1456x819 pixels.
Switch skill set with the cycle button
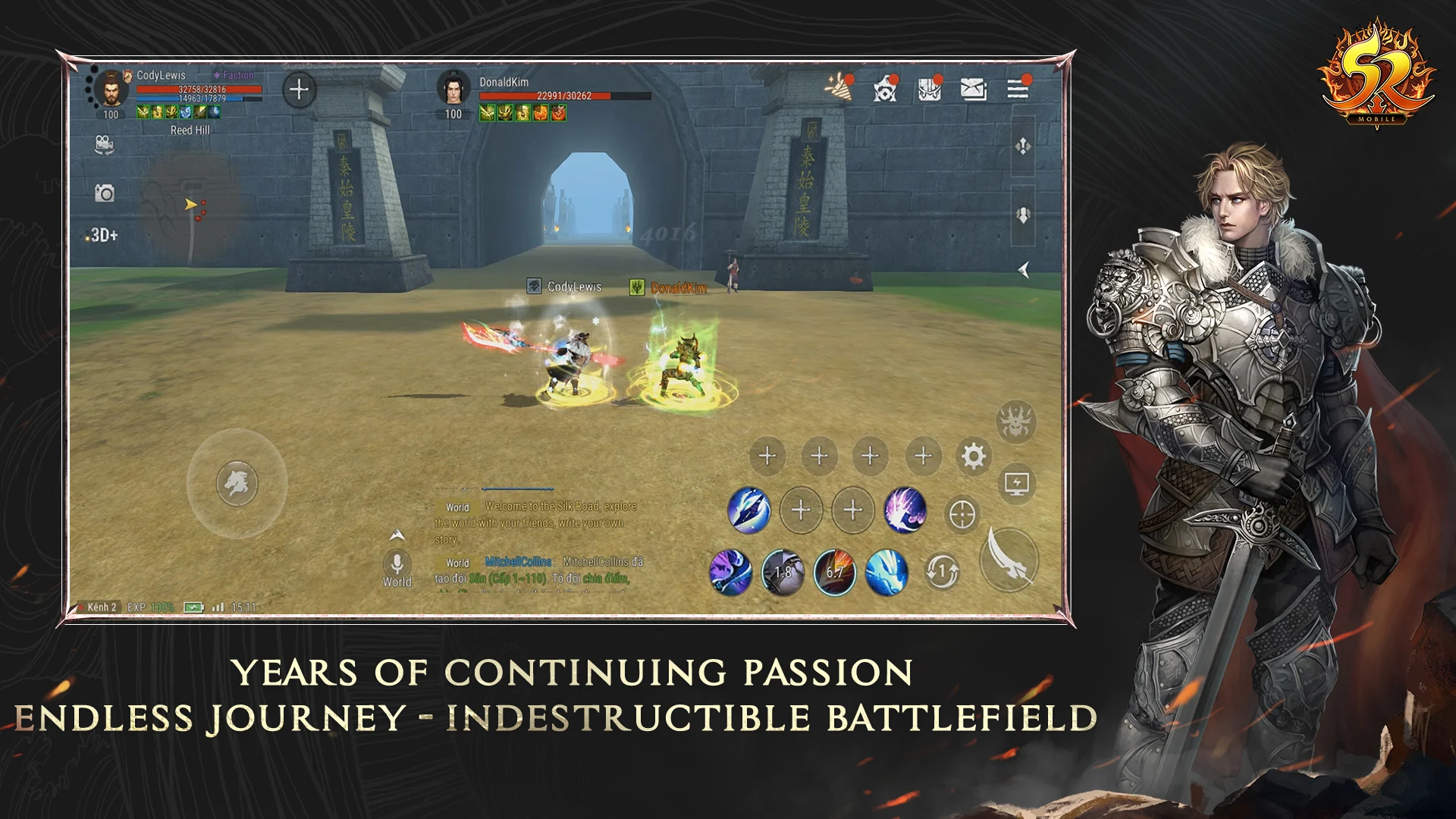943,571
